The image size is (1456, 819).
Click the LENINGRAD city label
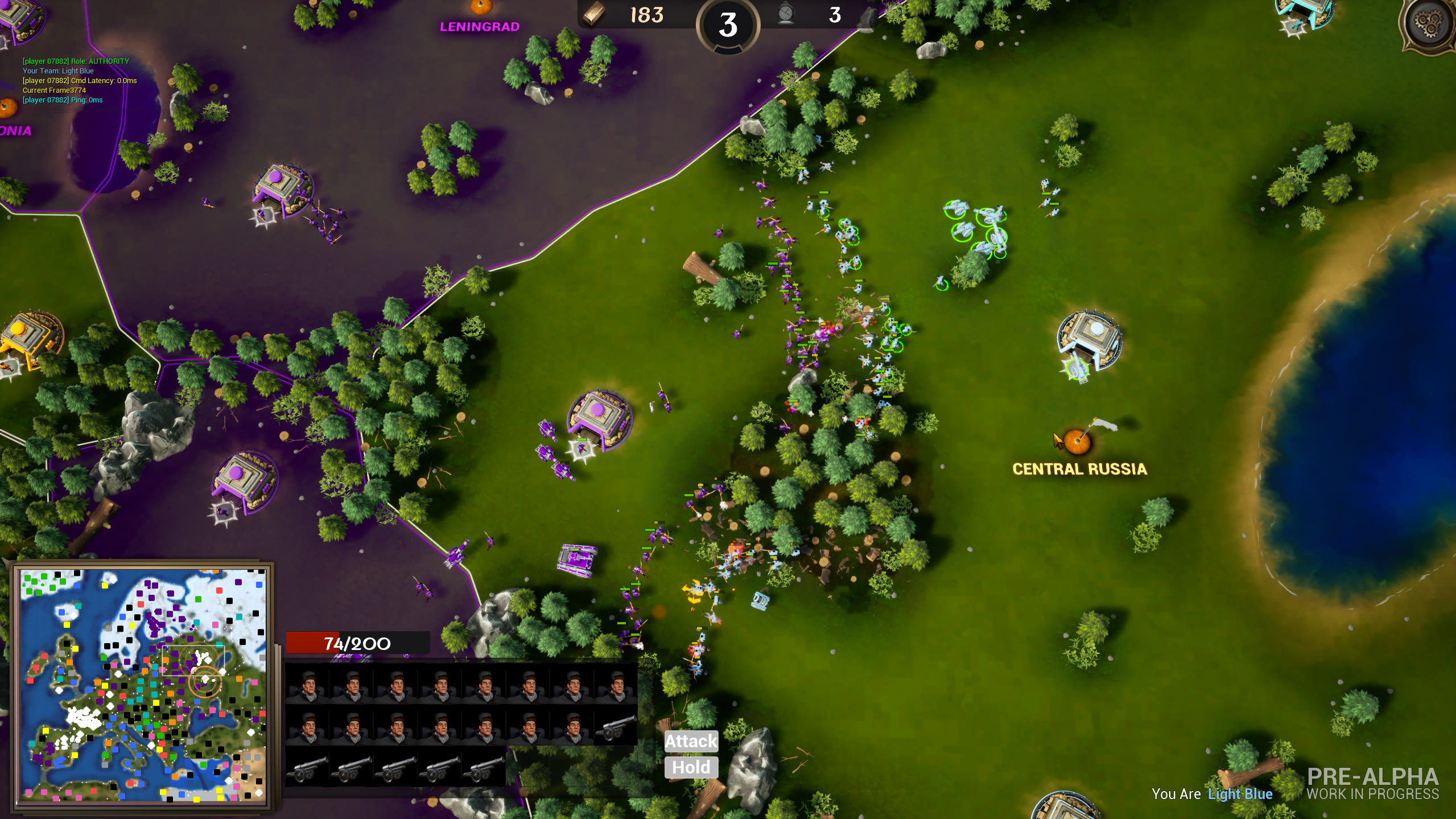click(x=481, y=27)
